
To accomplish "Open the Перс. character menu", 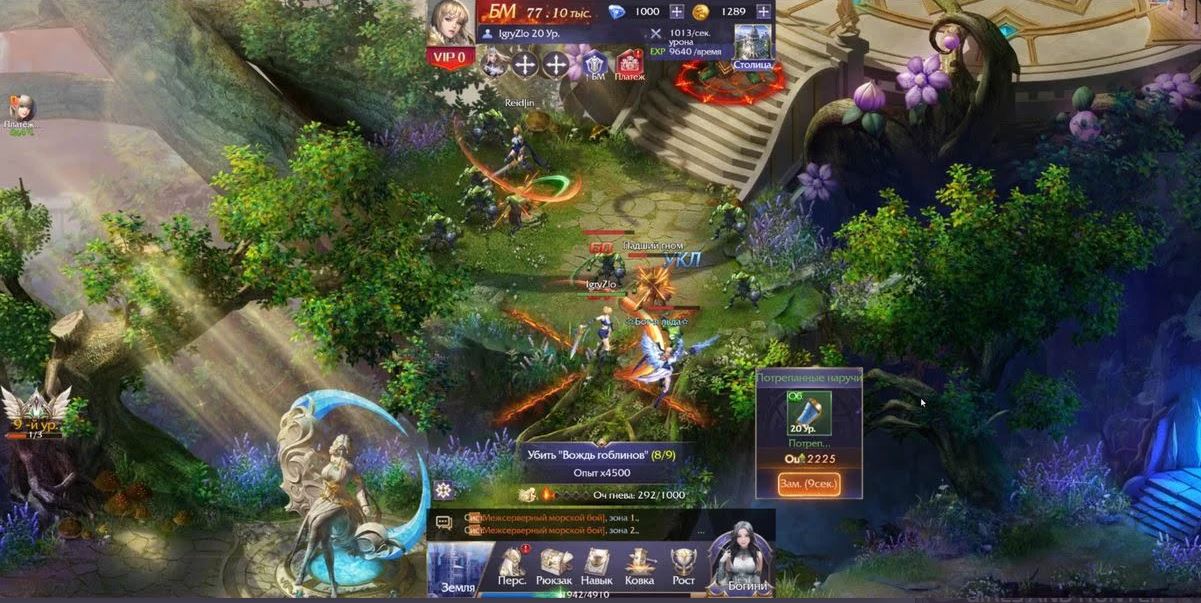I will click(512, 568).
